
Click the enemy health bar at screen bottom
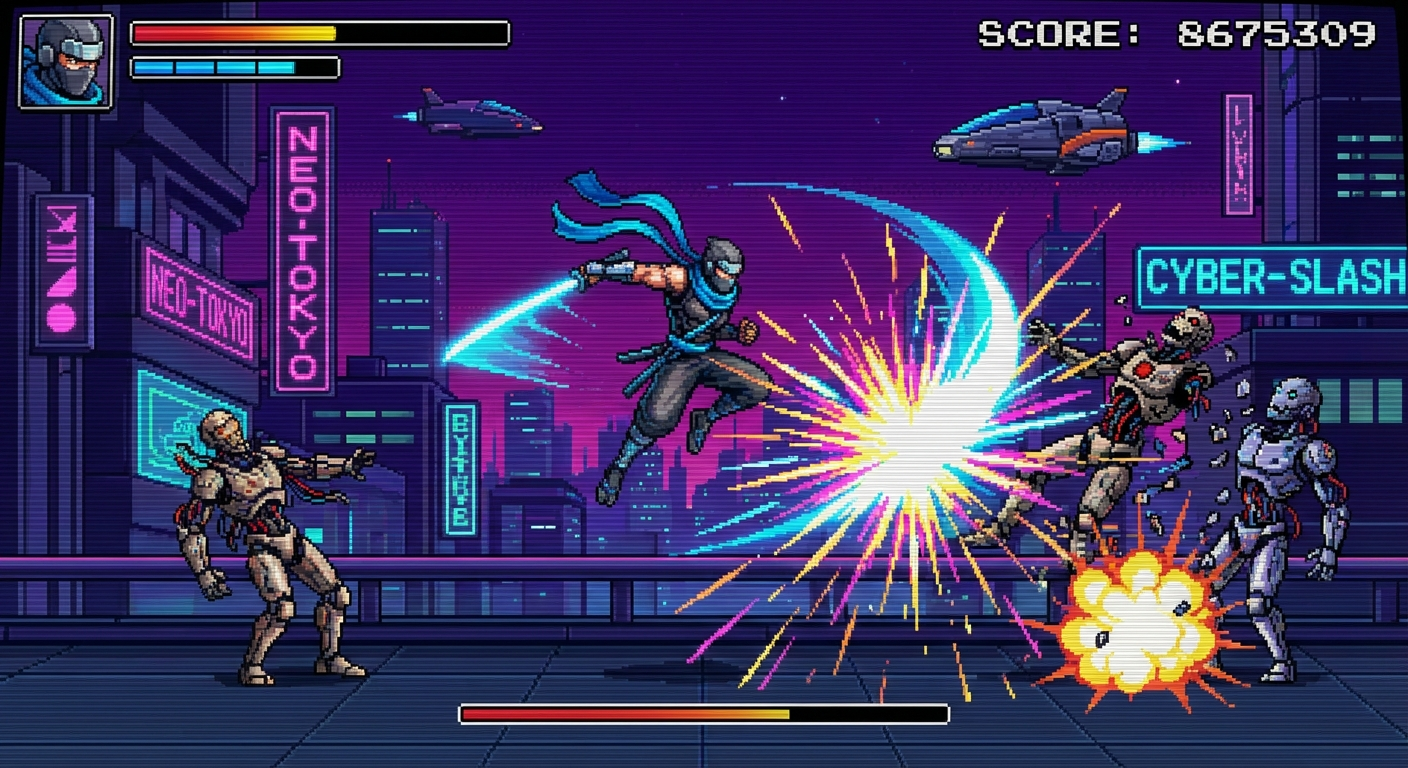(700, 713)
